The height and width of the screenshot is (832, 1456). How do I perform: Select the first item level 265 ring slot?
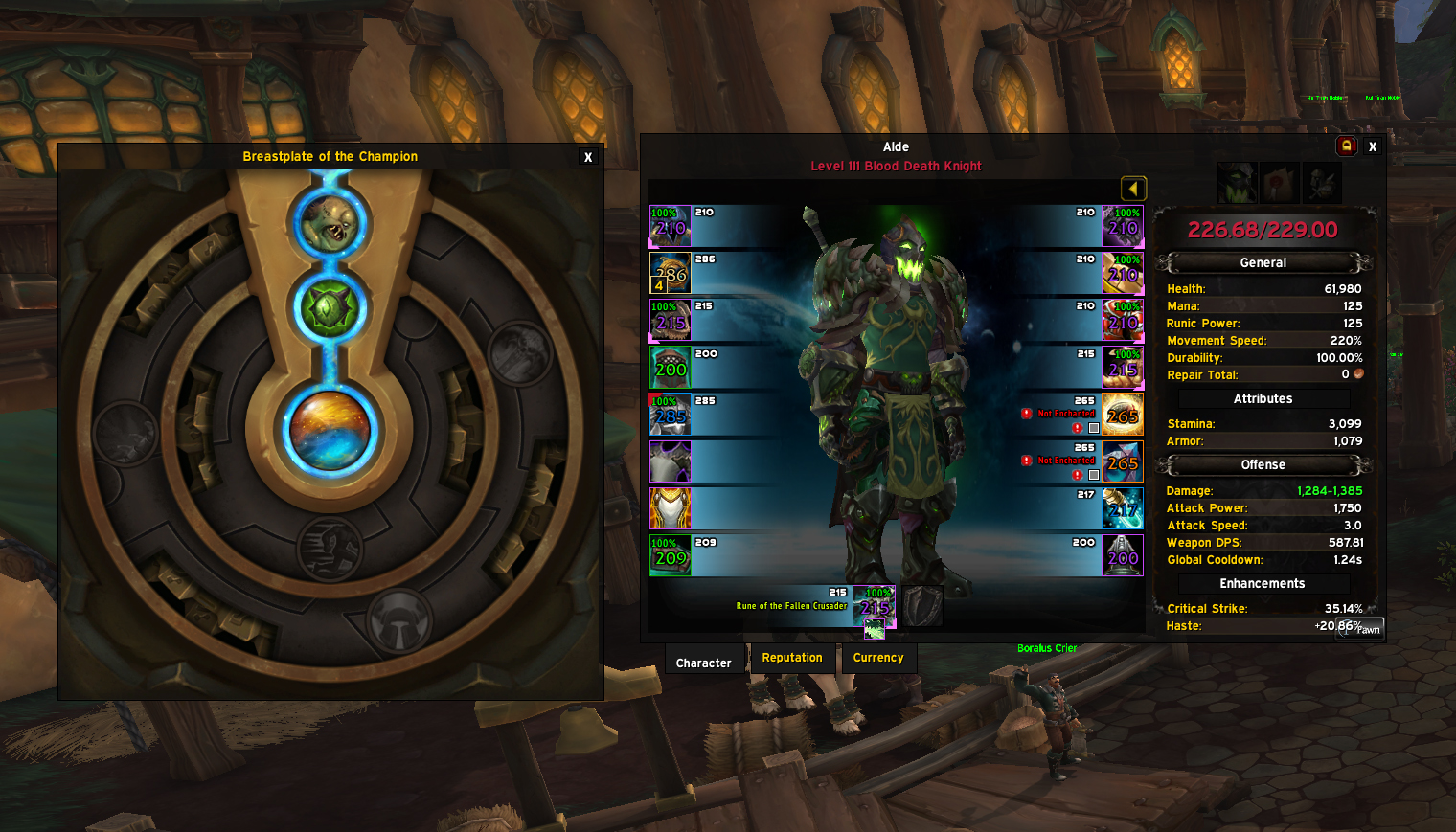point(1123,415)
